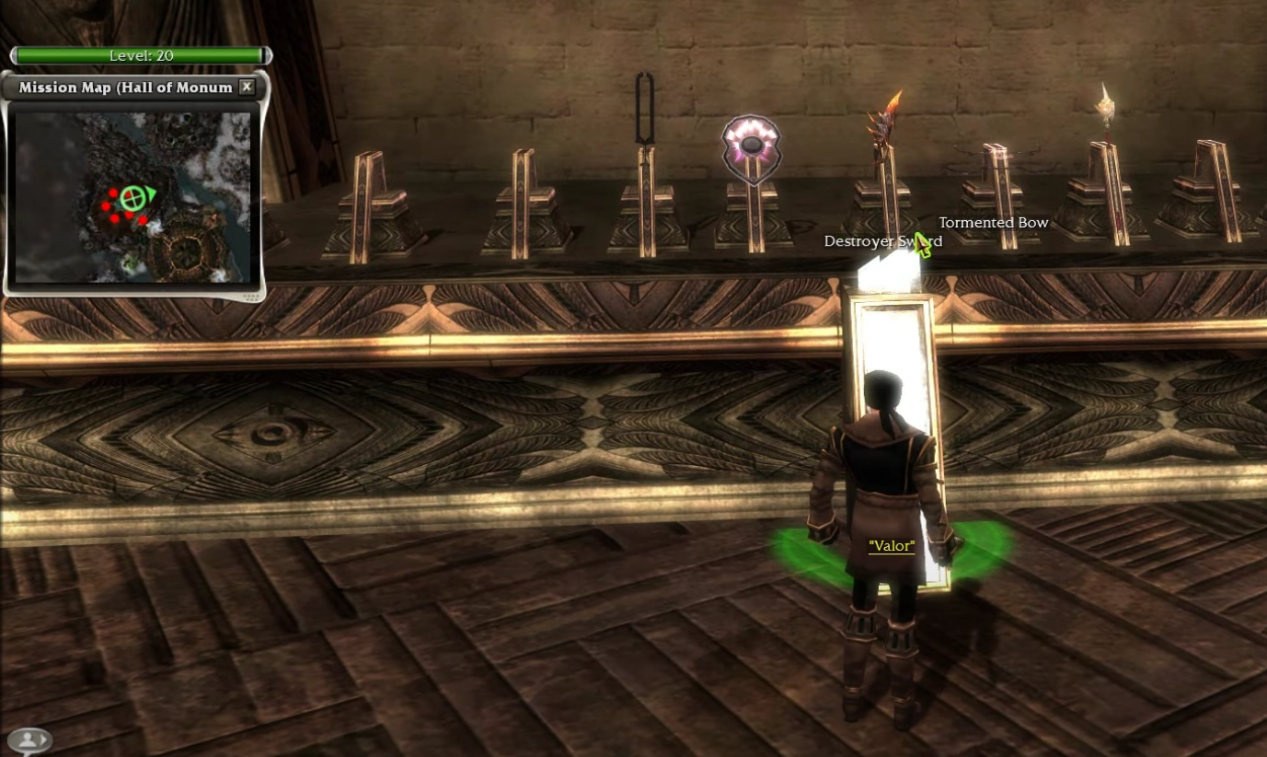Select the "Valor" monument name label
Image resolution: width=1267 pixels, height=757 pixels.
point(892,546)
